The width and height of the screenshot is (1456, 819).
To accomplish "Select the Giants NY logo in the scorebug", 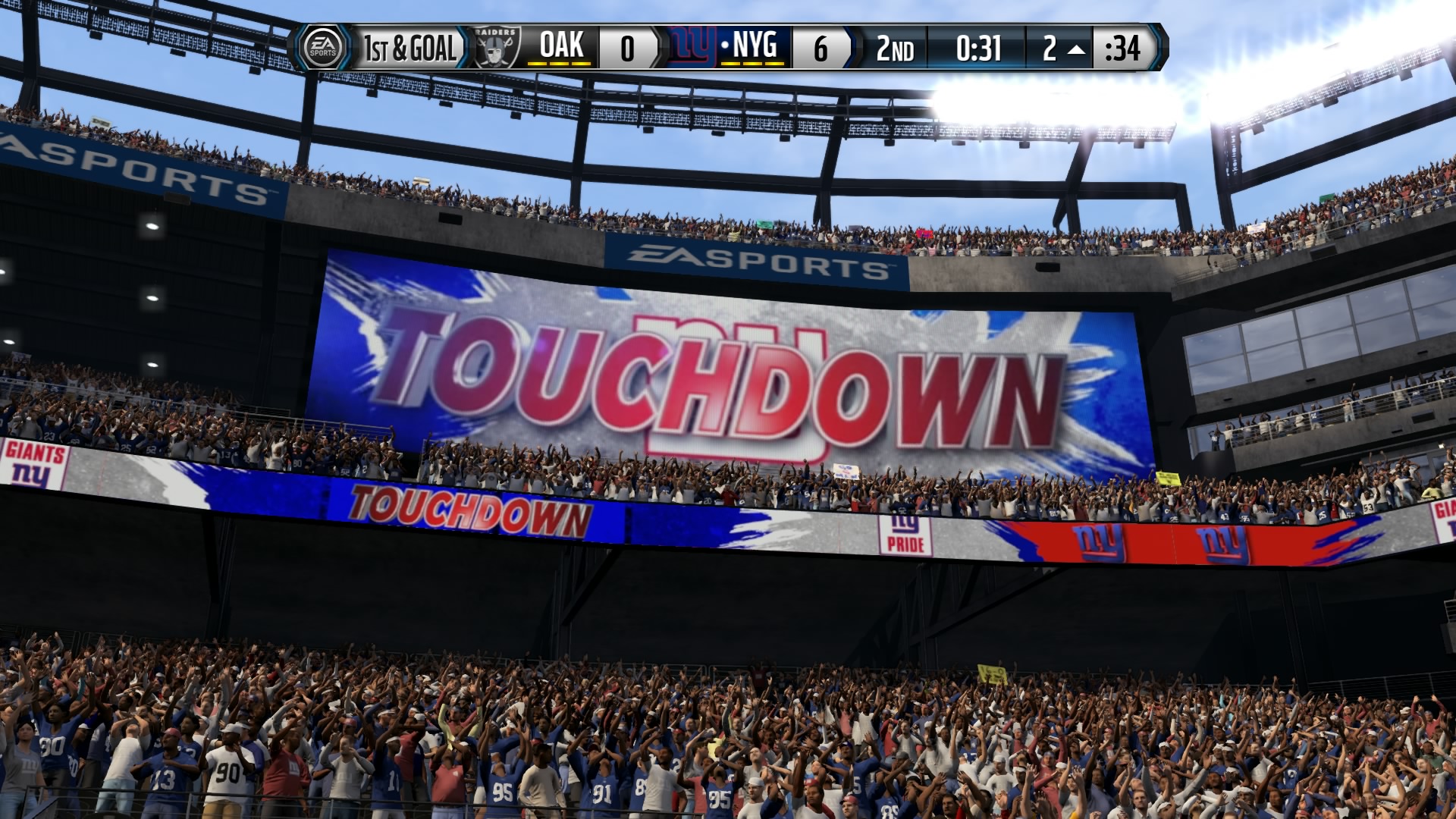I will click(692, 48).
